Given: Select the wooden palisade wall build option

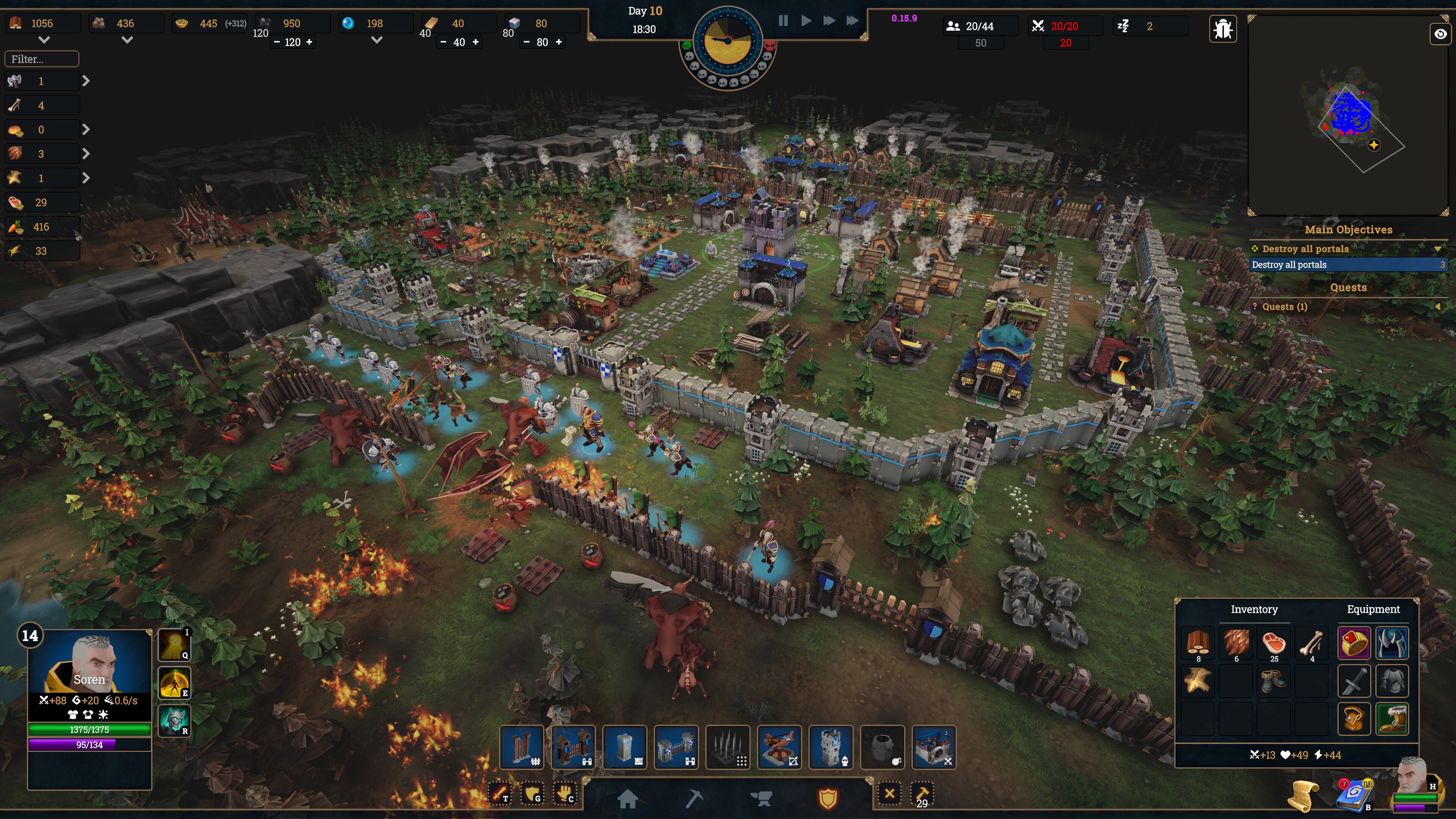Looking at the screenshot, I should [521, 747].
